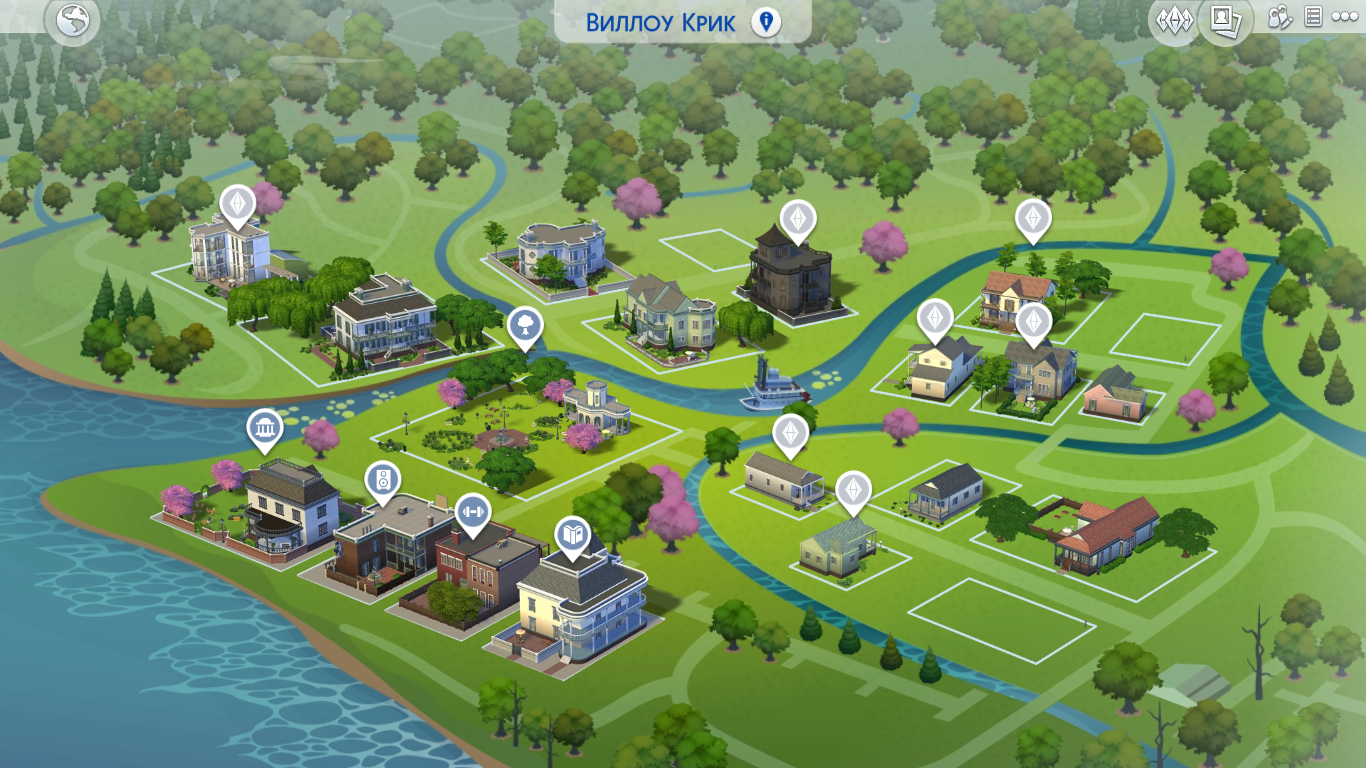Open the three-dots options menu
The height and width of the screenshot is (768, 1366).
click(1344, 18)
